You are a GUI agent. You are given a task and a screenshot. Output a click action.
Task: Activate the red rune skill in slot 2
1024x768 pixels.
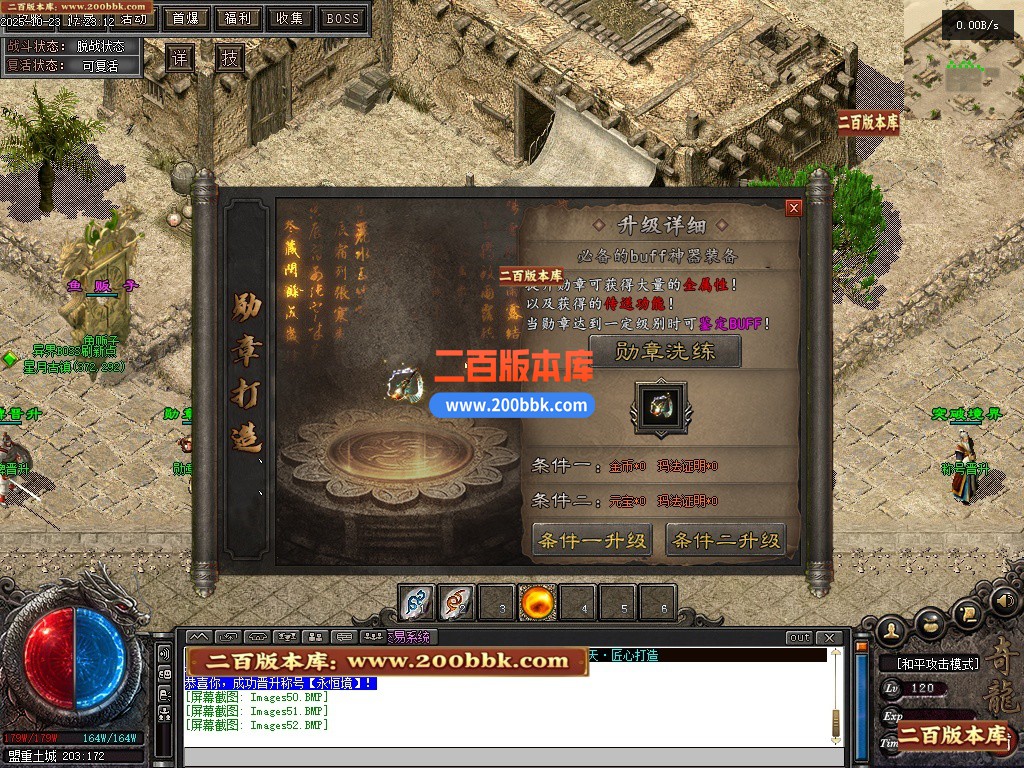pyautogui.click(x=457, y=603)
